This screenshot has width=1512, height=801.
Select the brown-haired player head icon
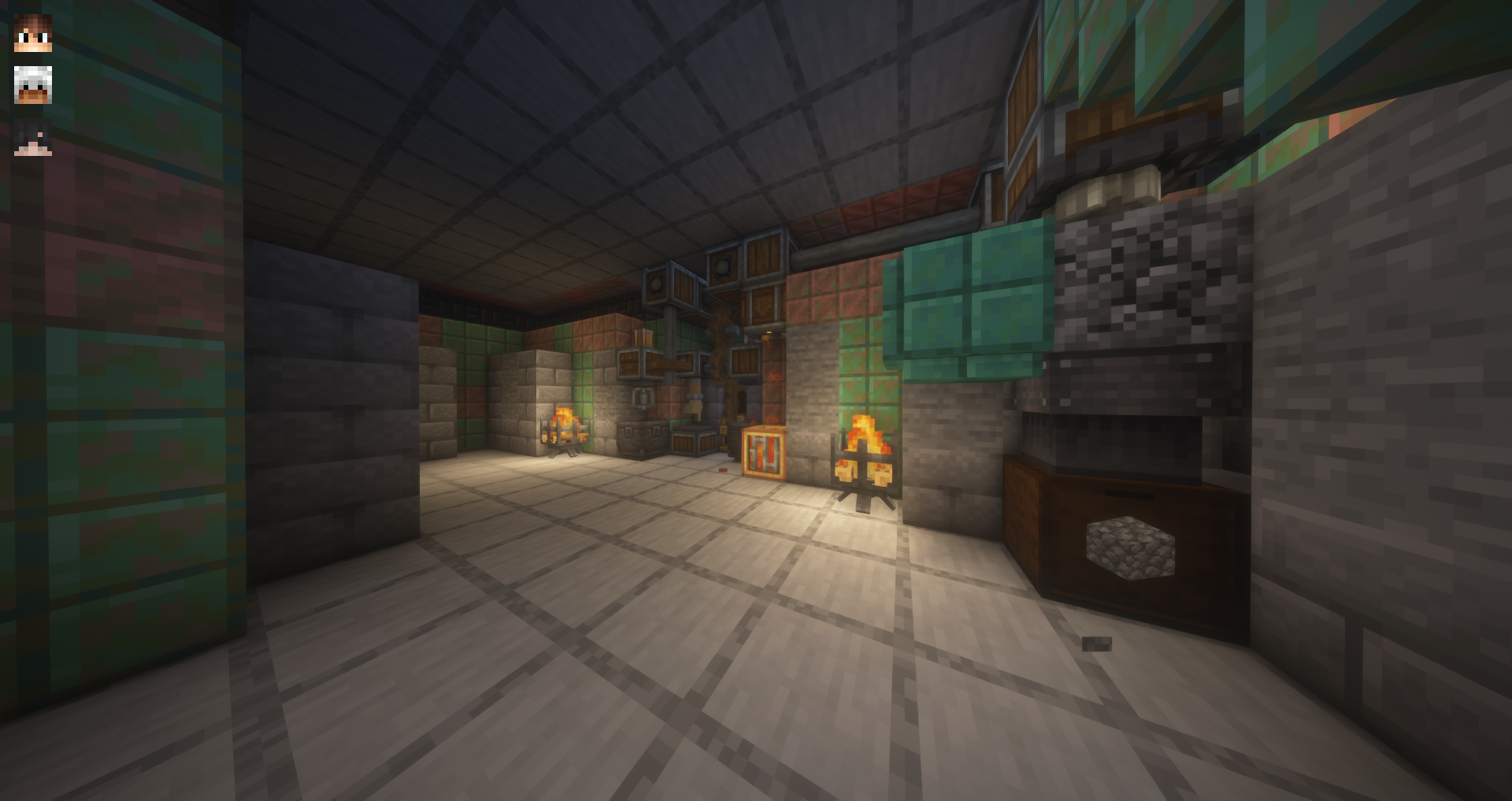coord(33,33)
